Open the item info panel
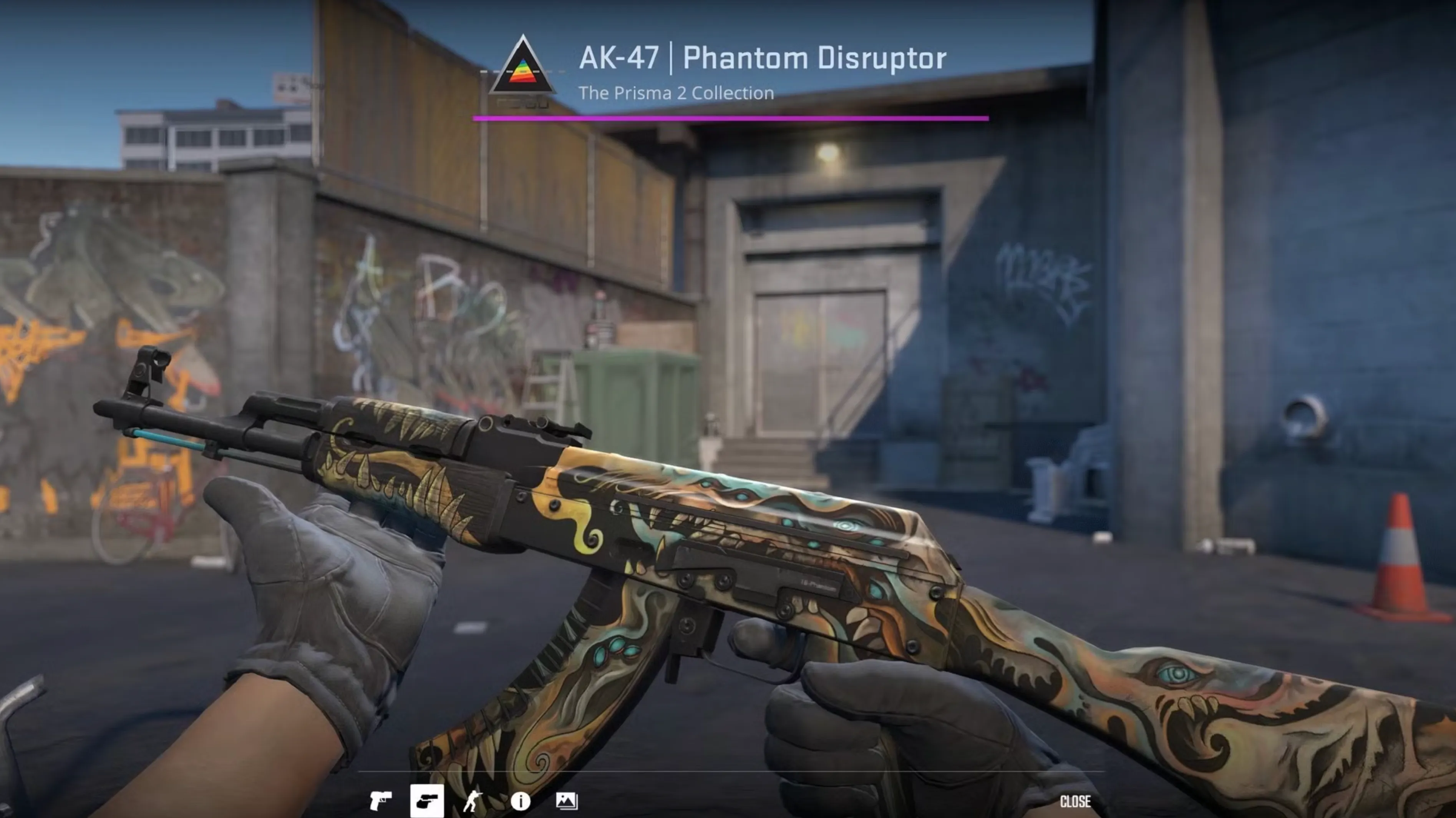The height and width of the screenshot is (818, 1456). click(x=520, y=801)
